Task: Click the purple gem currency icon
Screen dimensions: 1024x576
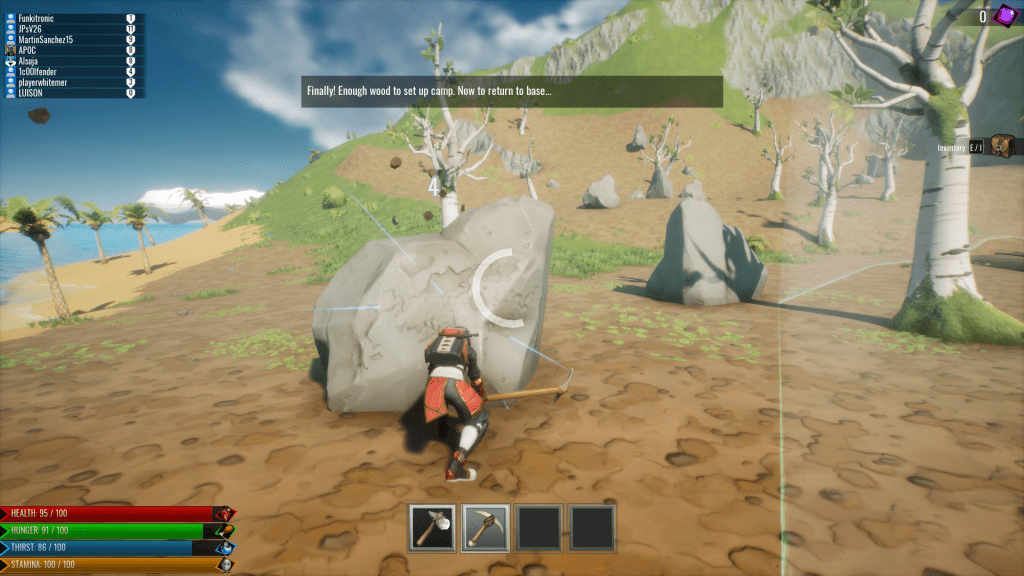Action: [x=1005, y=15]
